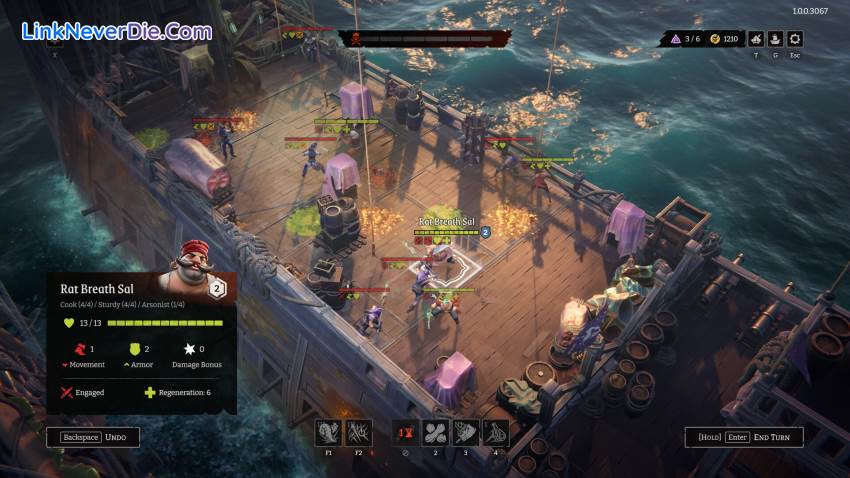This screenshot has height=478, width=850.
Task: Use the ability in slot 4
Action: tap(495, 432)
